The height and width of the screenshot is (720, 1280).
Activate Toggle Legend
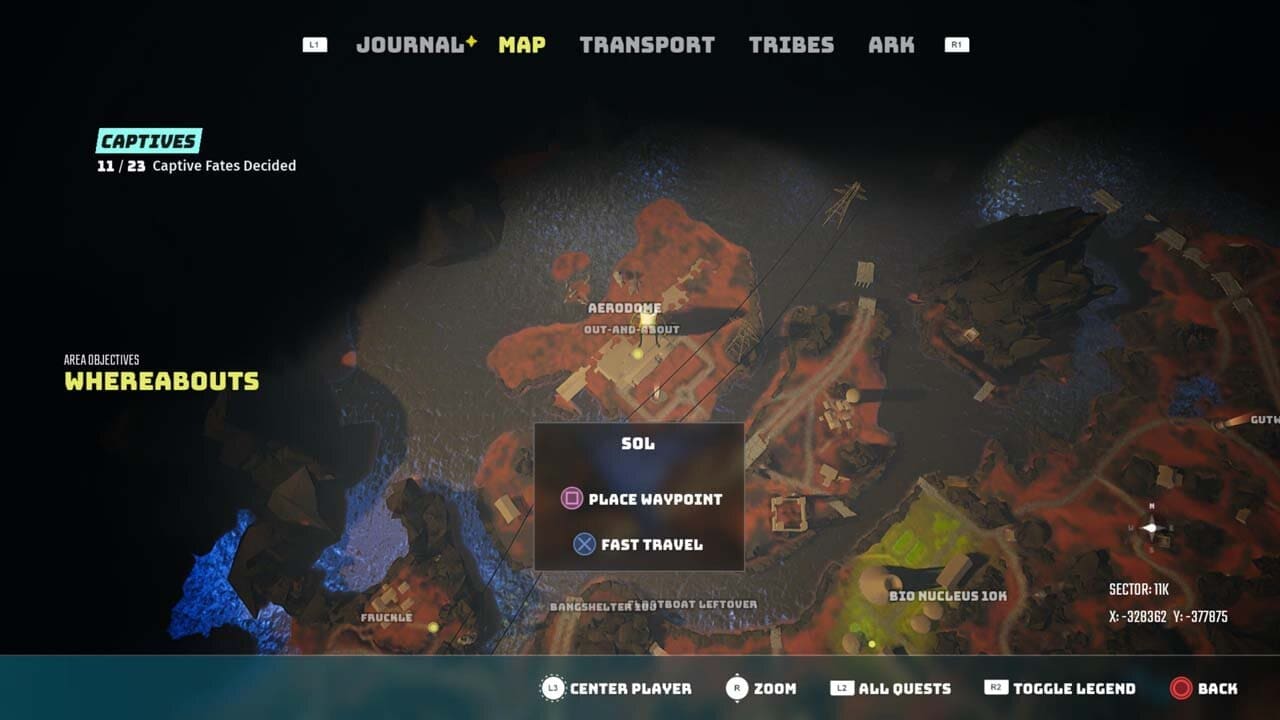coord(1060,688)
